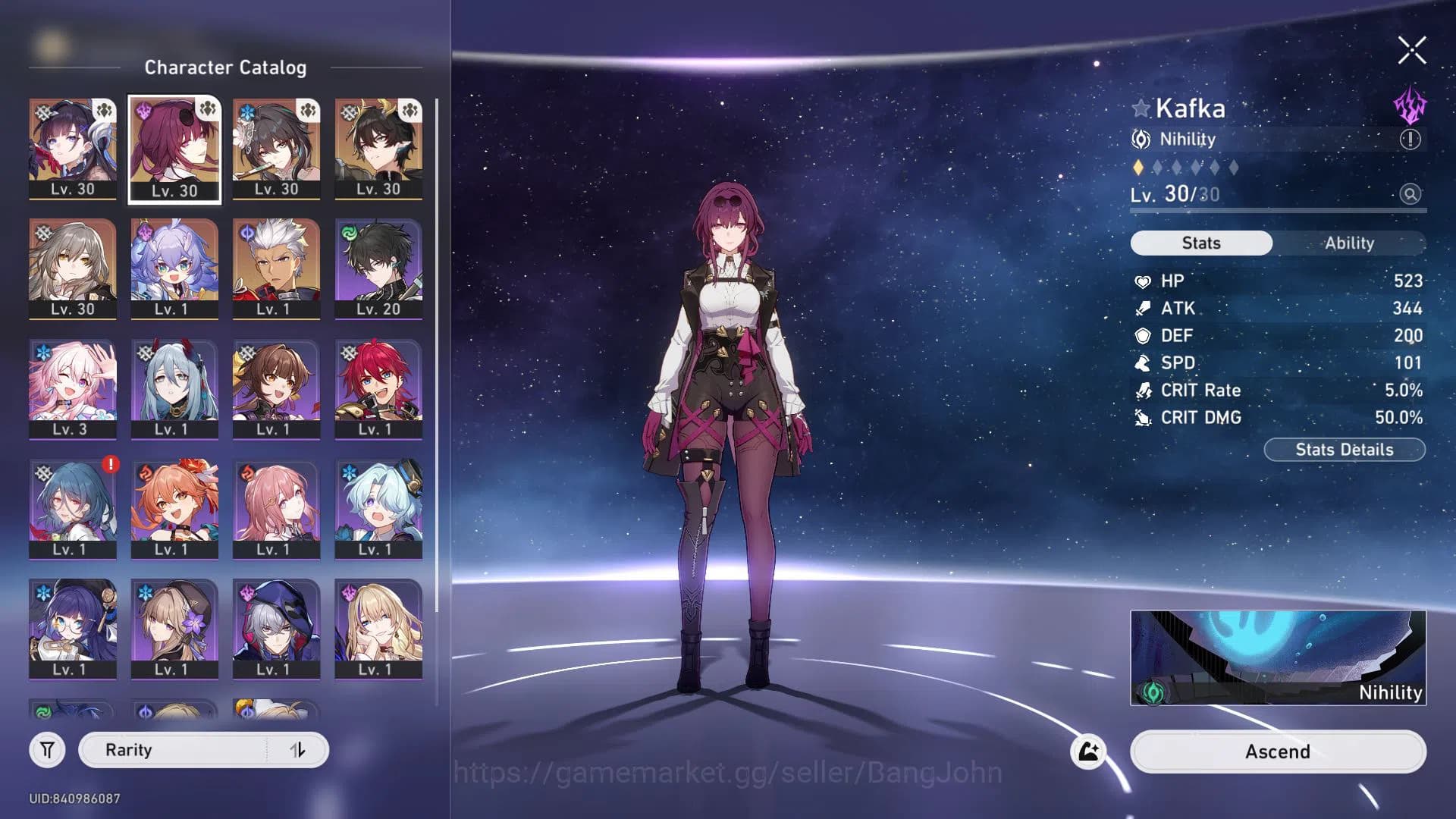Select the Nihility path icon next to the label
Screen dimensions: 1456x819
coord(1140,140)
